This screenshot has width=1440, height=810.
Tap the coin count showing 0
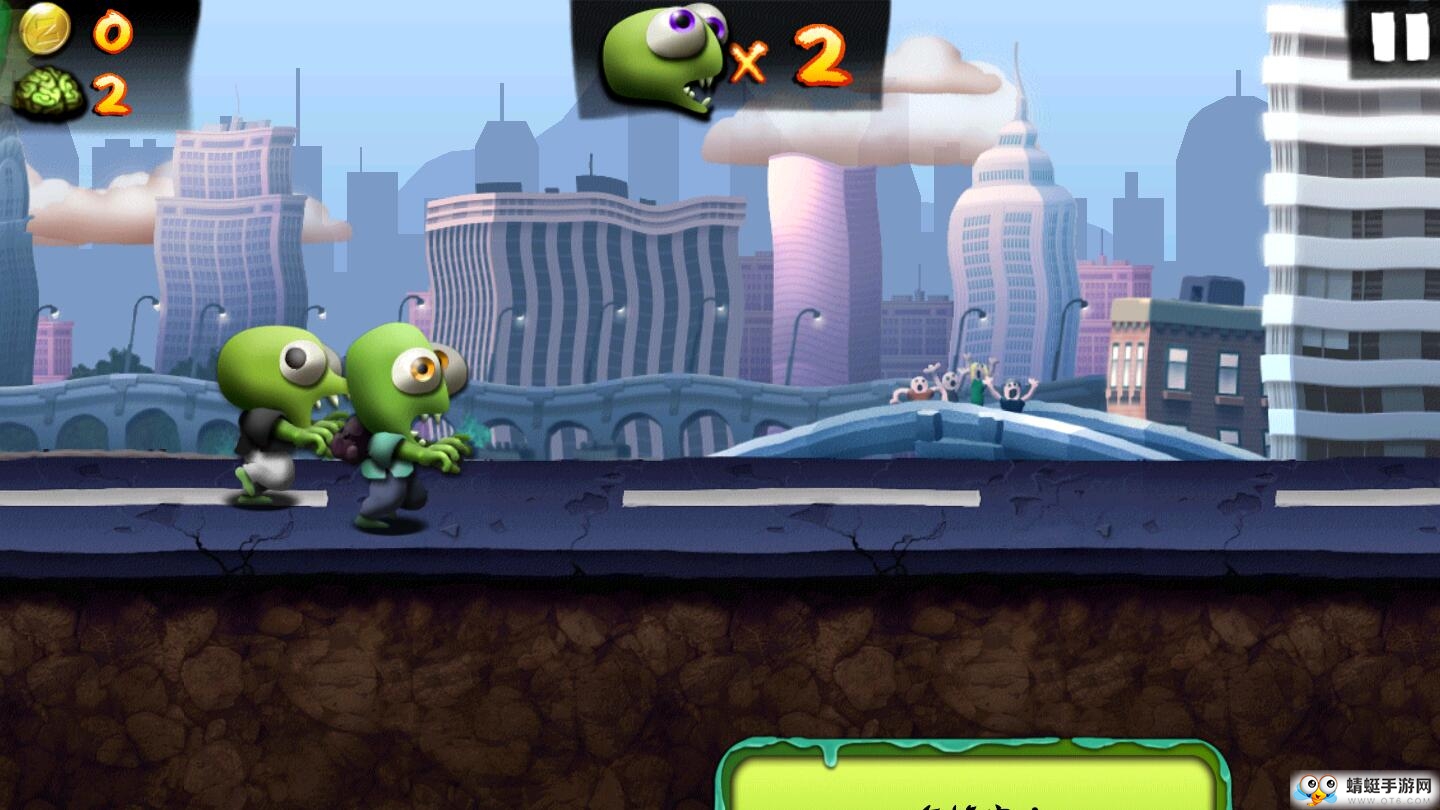point(113,33)
